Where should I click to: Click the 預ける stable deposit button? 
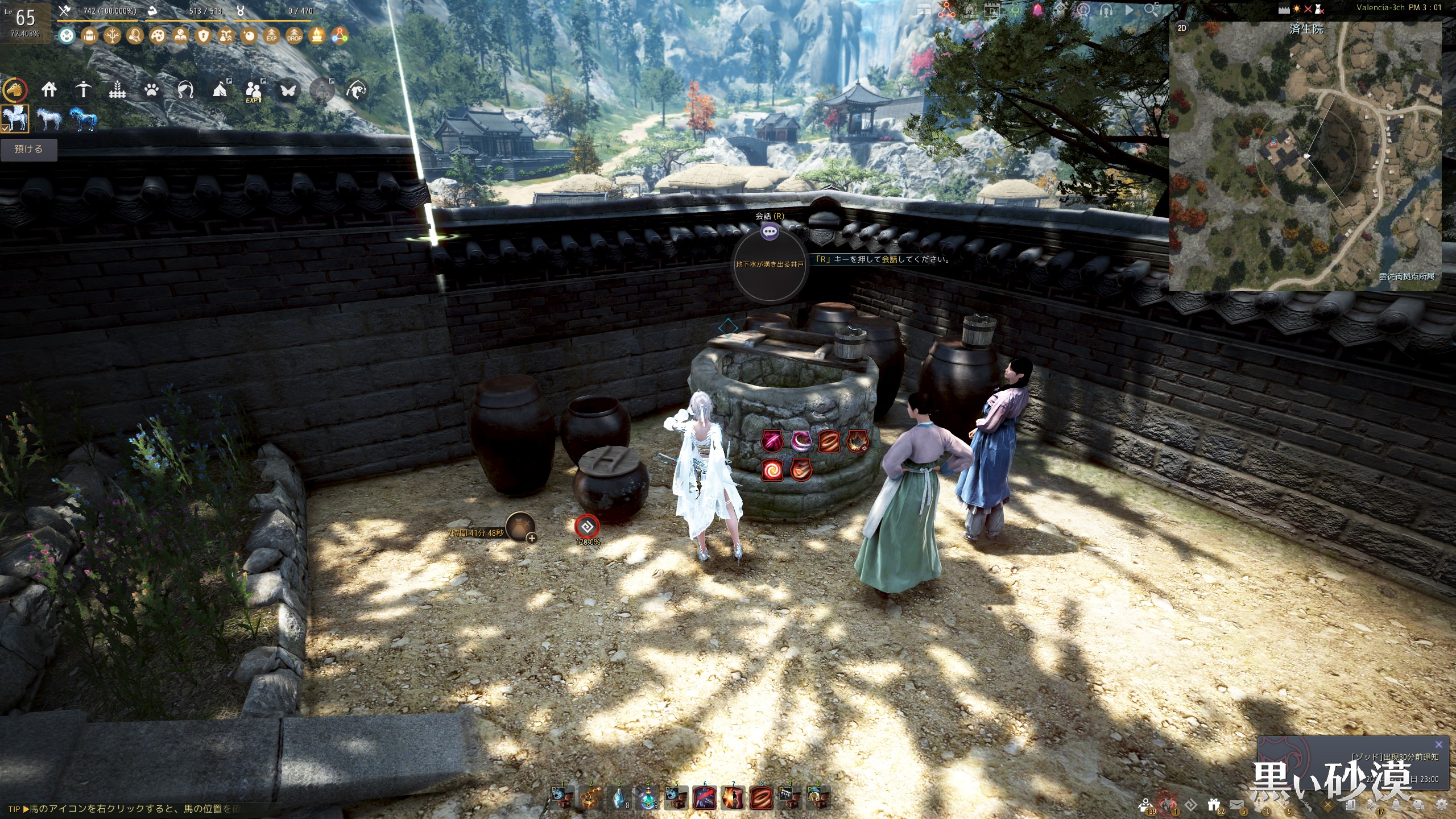pyautogui.click(x=28, y=150)
